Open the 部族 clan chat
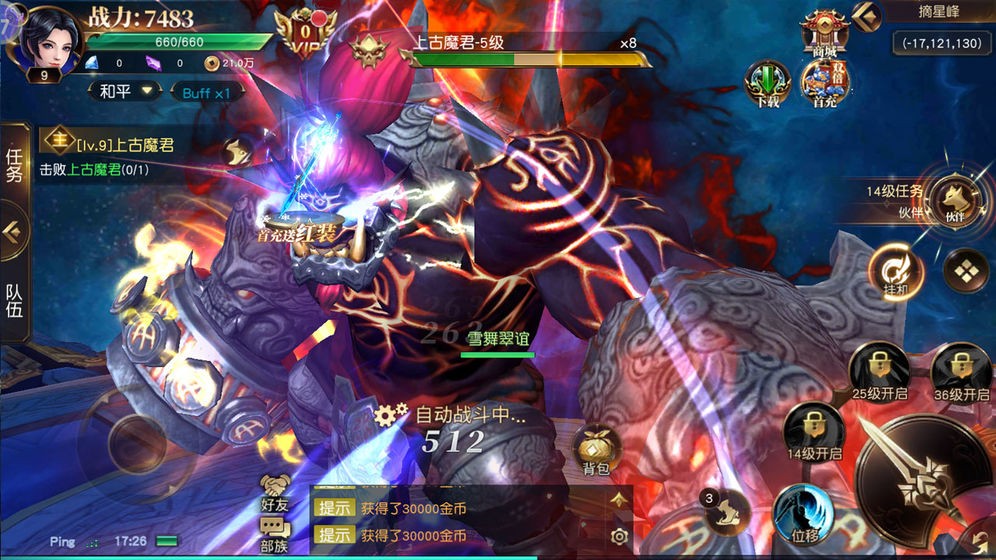 (274, 535)
